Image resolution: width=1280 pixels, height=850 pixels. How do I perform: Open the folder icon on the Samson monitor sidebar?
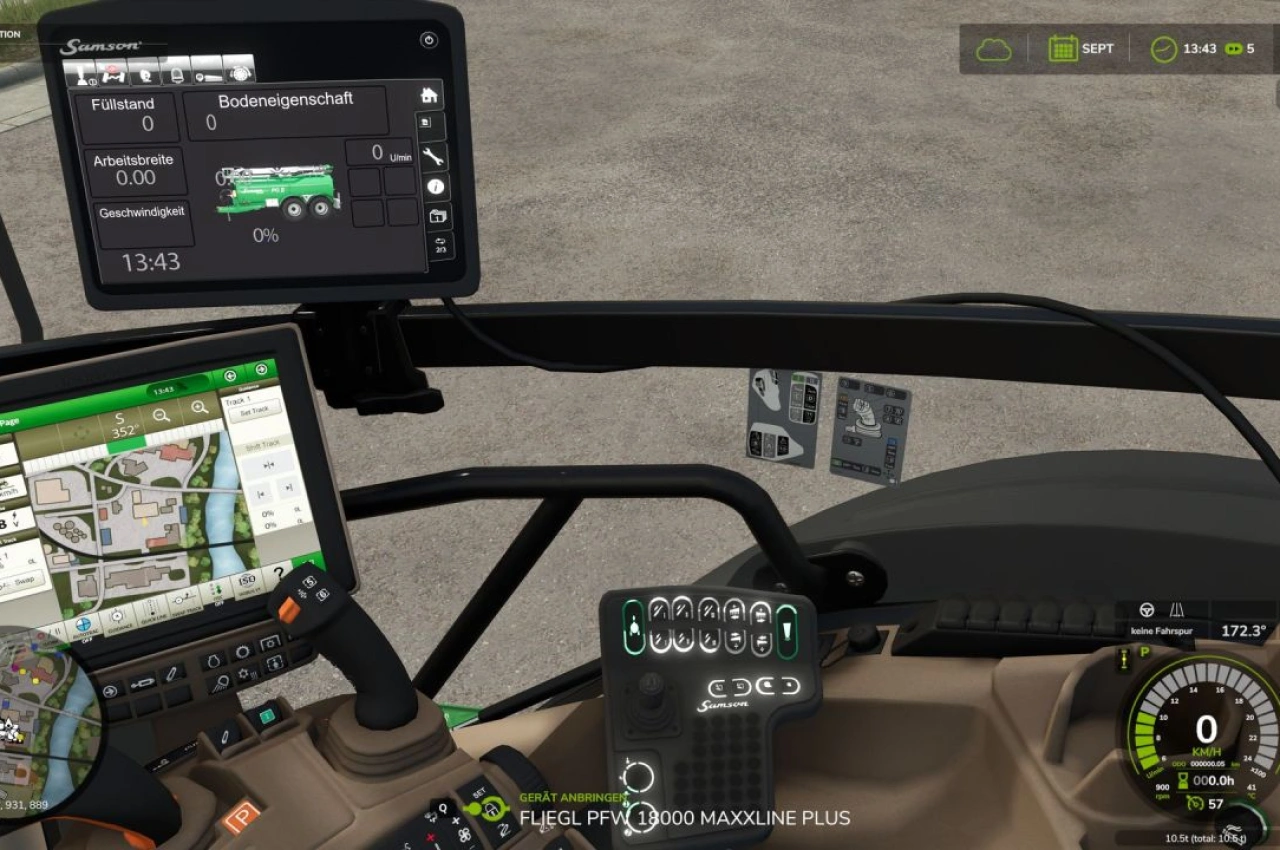(439, 216)
